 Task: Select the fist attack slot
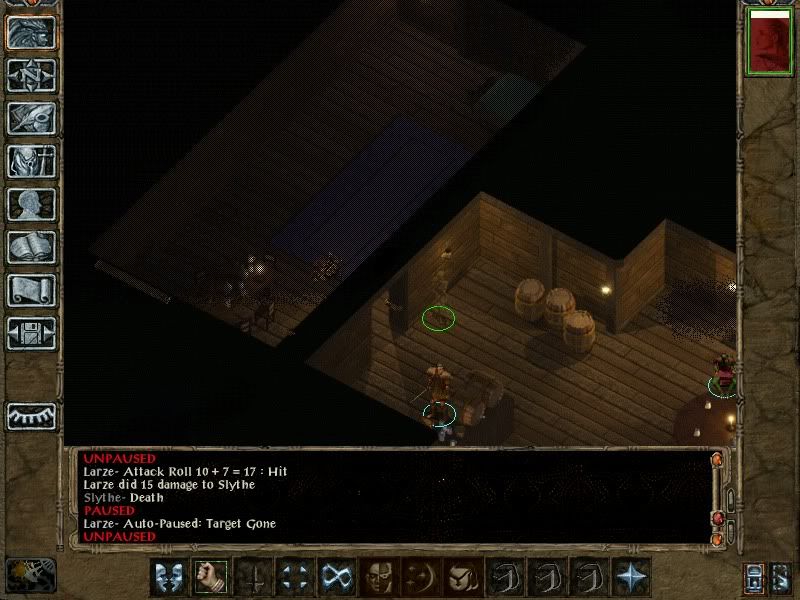pyautogui.click(x=210, y=577)
